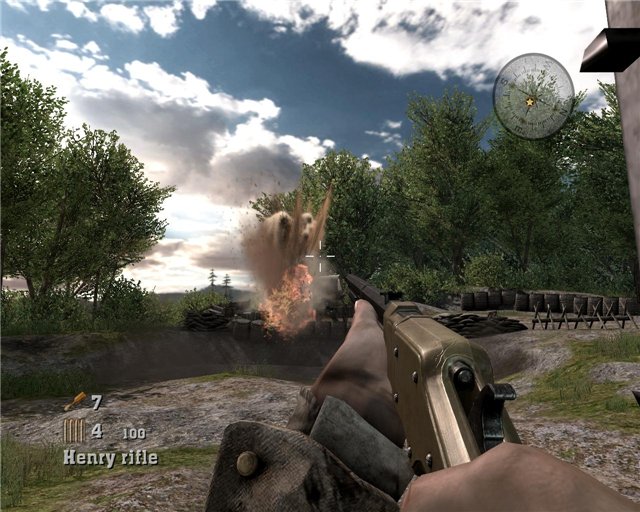This screenshot has width=640, height=512.
Task: Click the rifle cartridges ammo icon
Action: point(74,431)
